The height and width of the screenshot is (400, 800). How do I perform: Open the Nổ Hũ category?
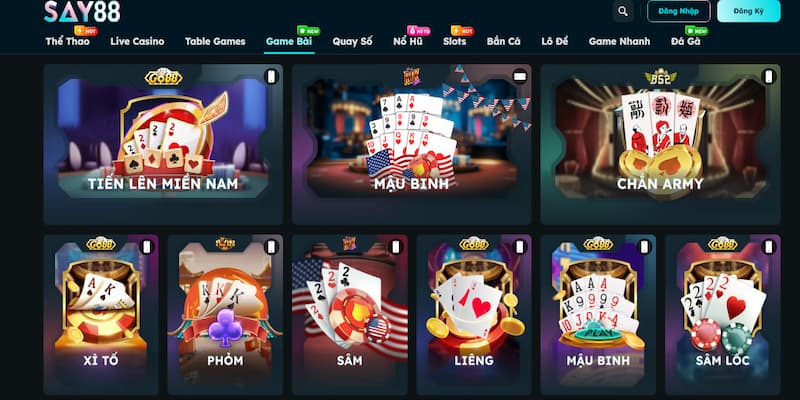[408, 42]
